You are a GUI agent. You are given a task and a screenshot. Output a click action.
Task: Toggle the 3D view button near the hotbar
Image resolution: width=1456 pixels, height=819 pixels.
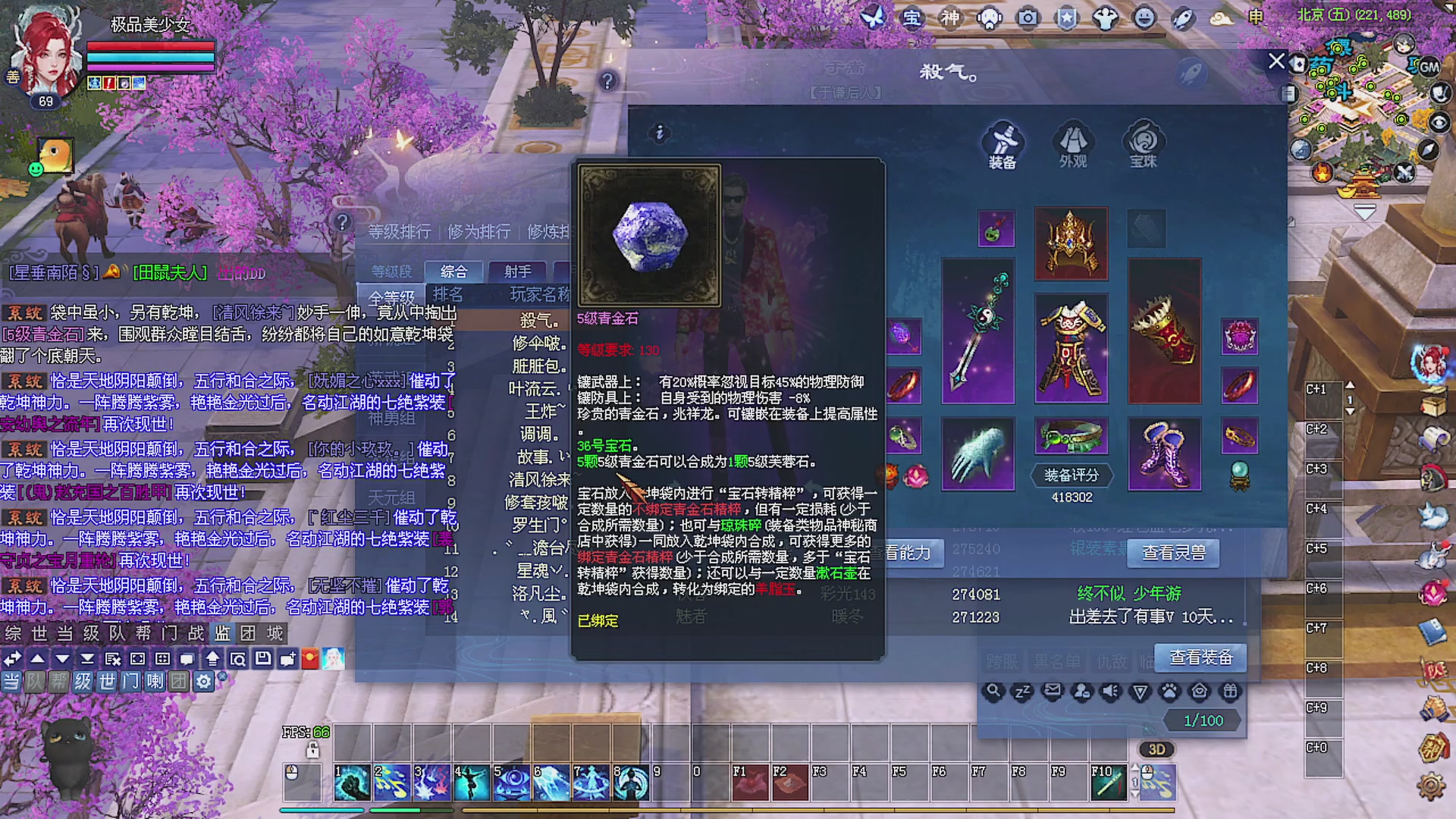tap(1156, 749)
